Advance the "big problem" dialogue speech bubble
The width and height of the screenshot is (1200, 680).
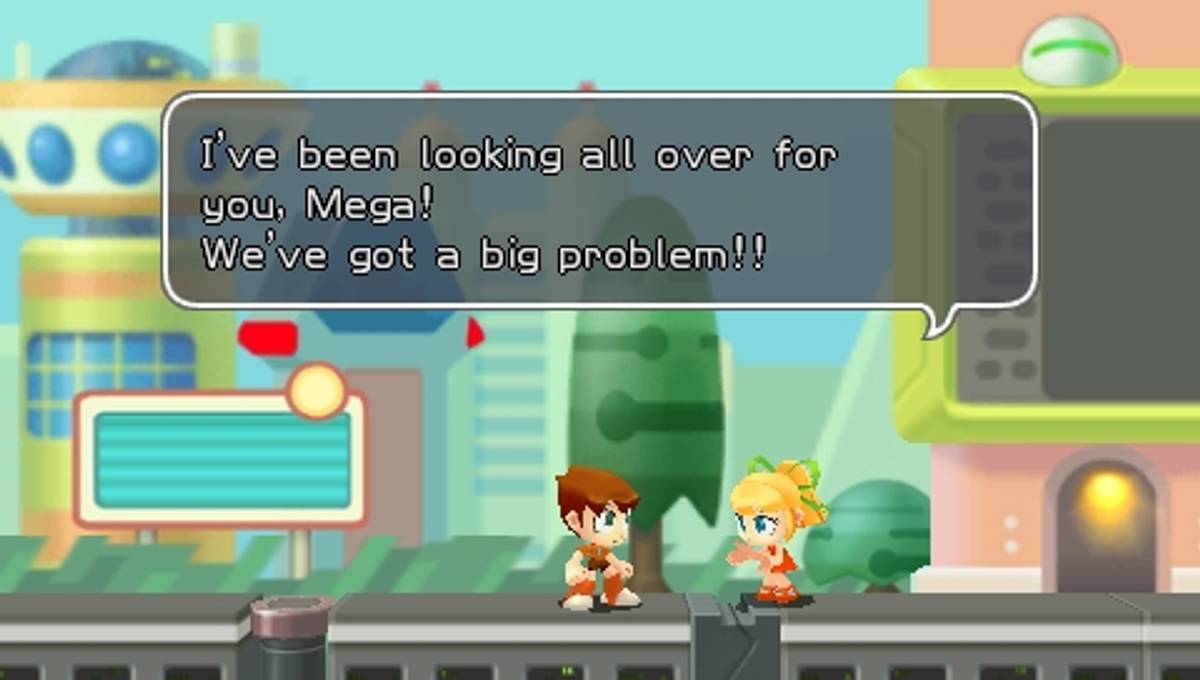(598, 200)
